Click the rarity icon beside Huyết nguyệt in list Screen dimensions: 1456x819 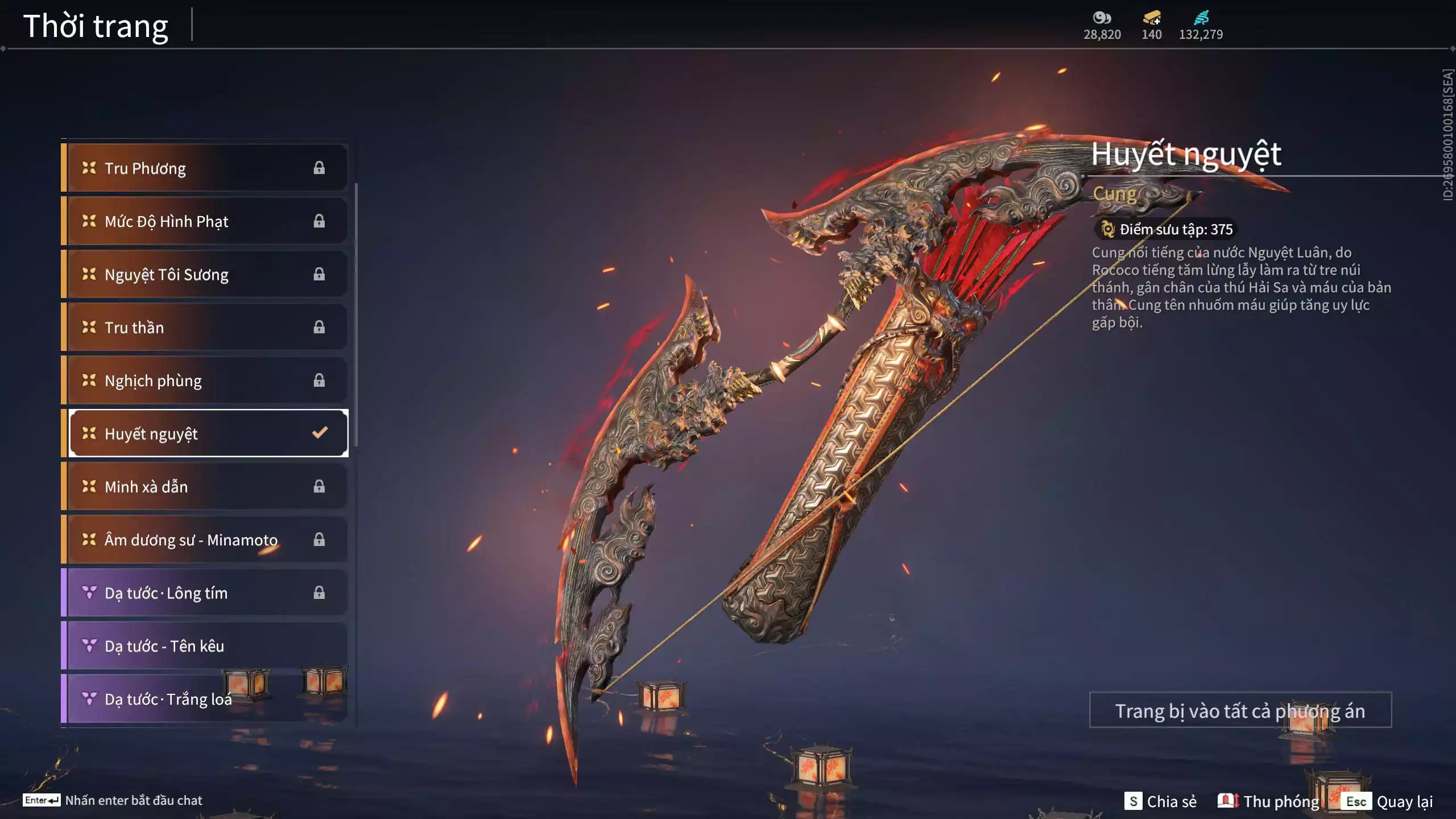coord(88,433)
